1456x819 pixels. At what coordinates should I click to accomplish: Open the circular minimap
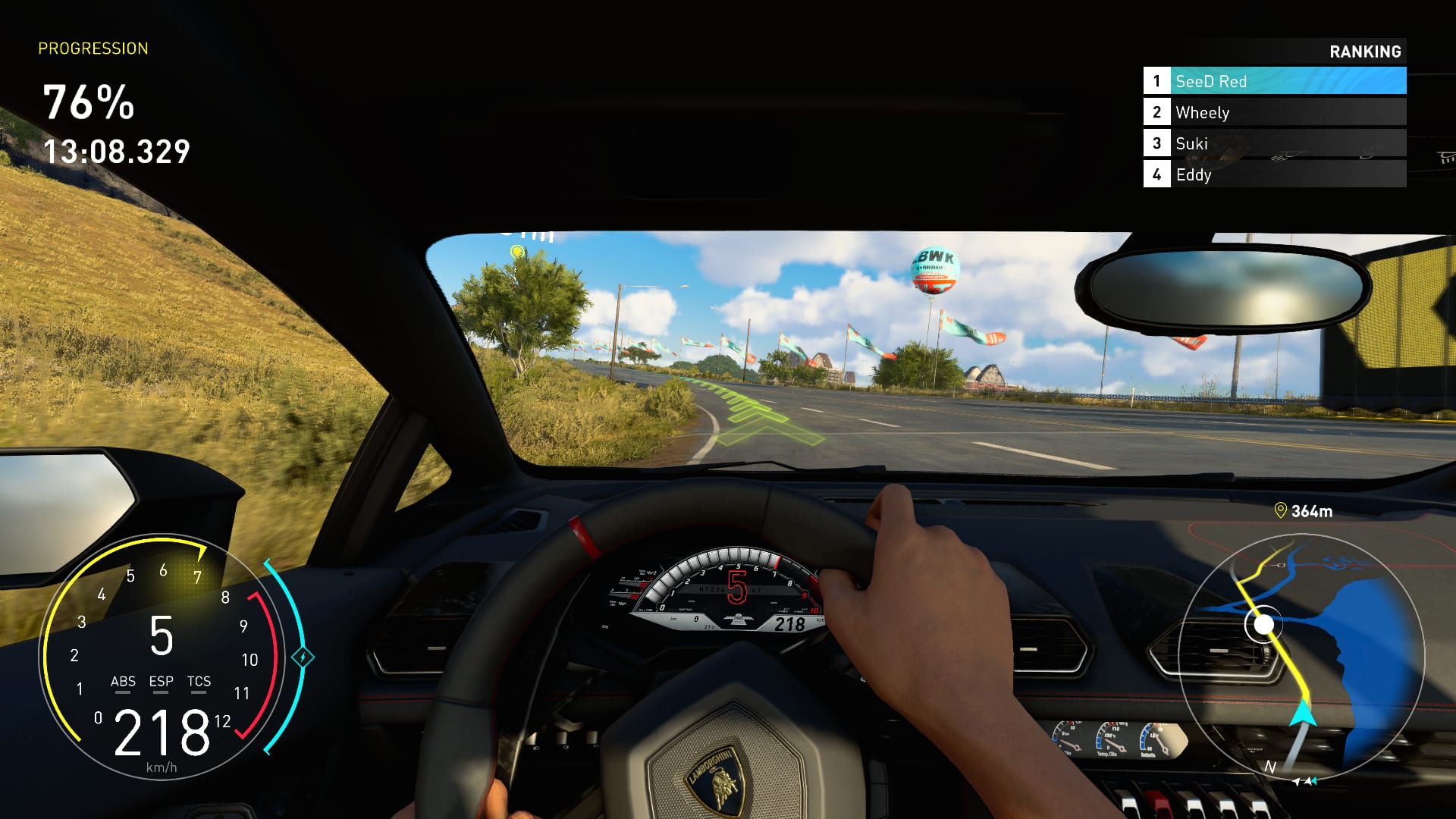(x=1301, y=657)
